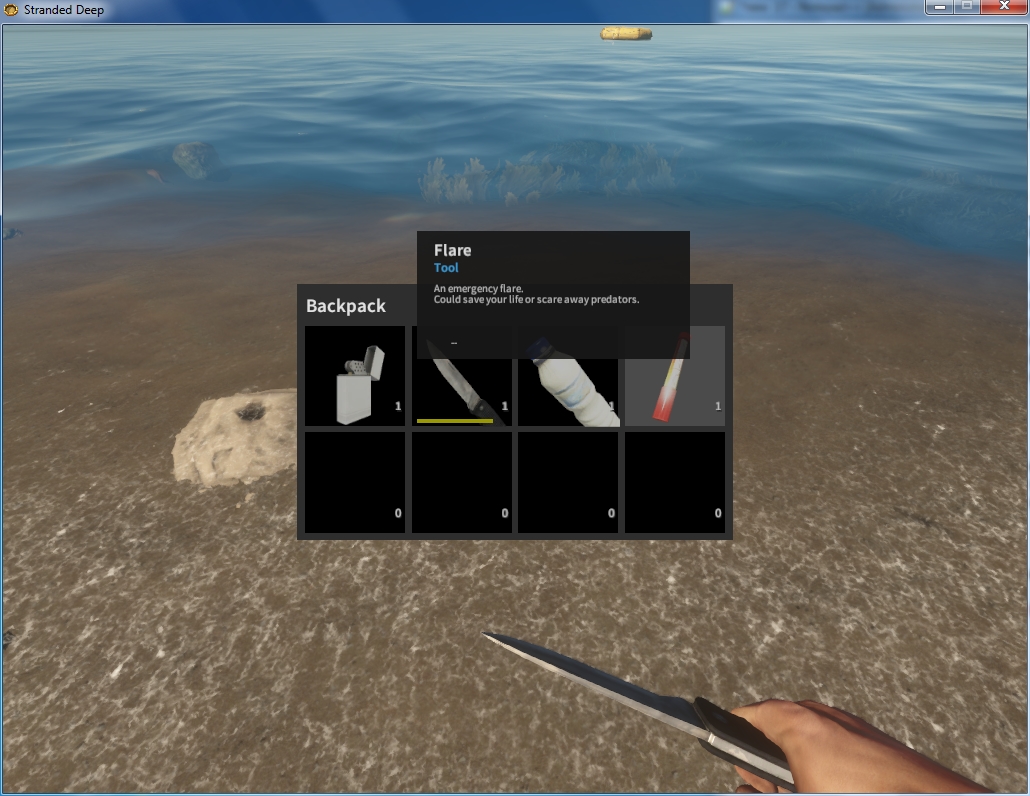Minimize the Stranded Deep window

point(940,8)
